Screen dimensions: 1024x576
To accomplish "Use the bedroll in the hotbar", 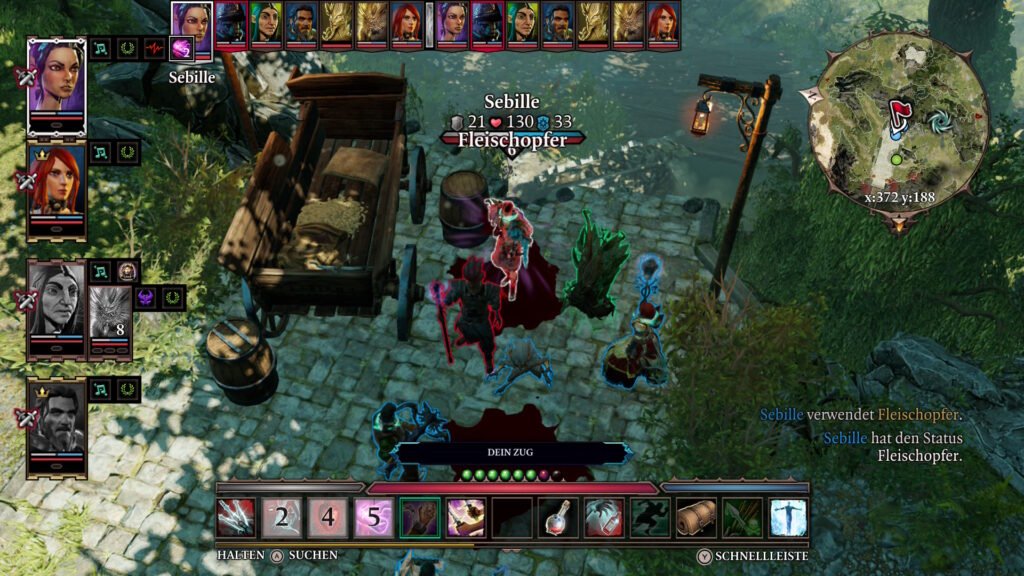I will [x=696, y=517].
